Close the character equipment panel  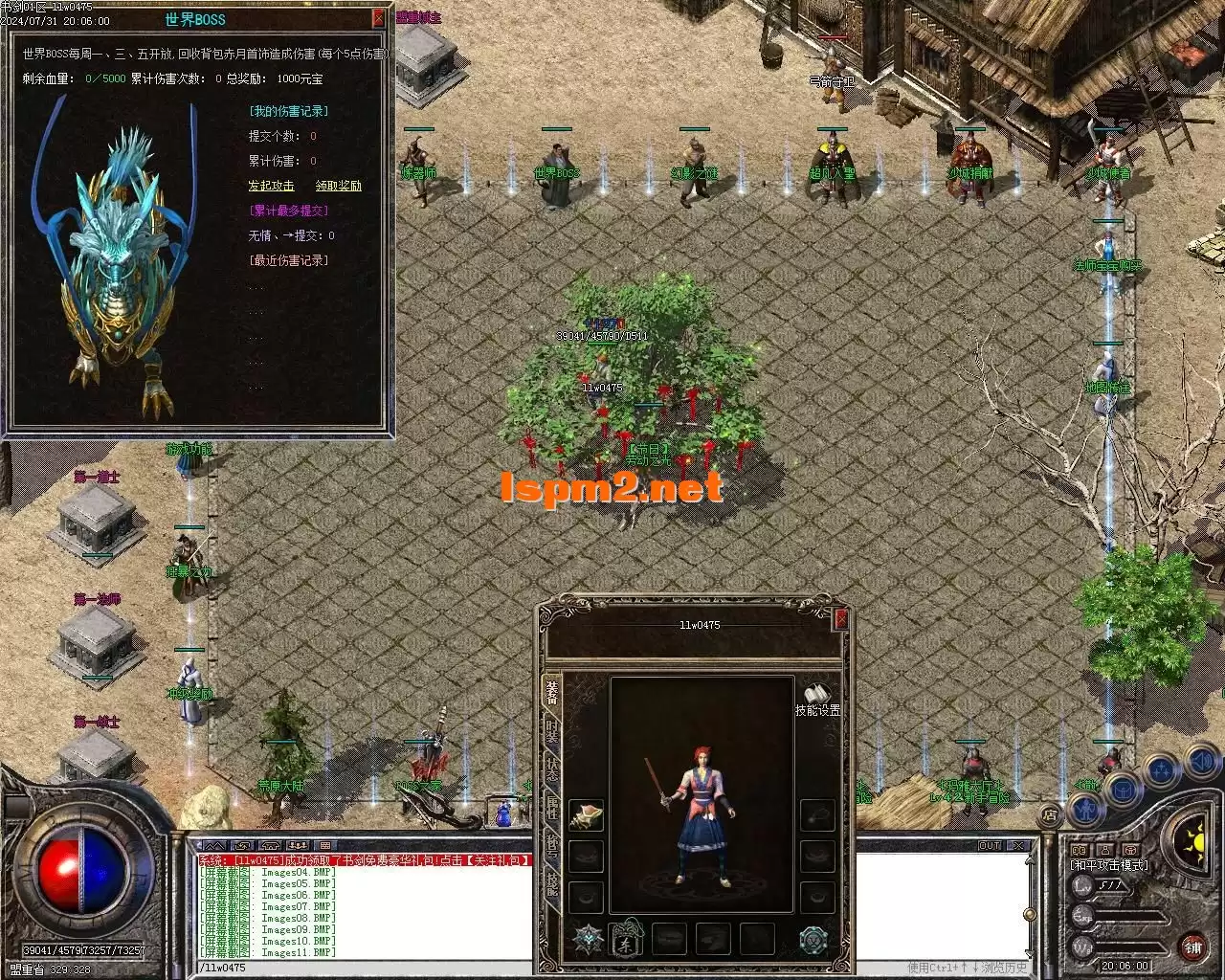click(x=840, y=620)
